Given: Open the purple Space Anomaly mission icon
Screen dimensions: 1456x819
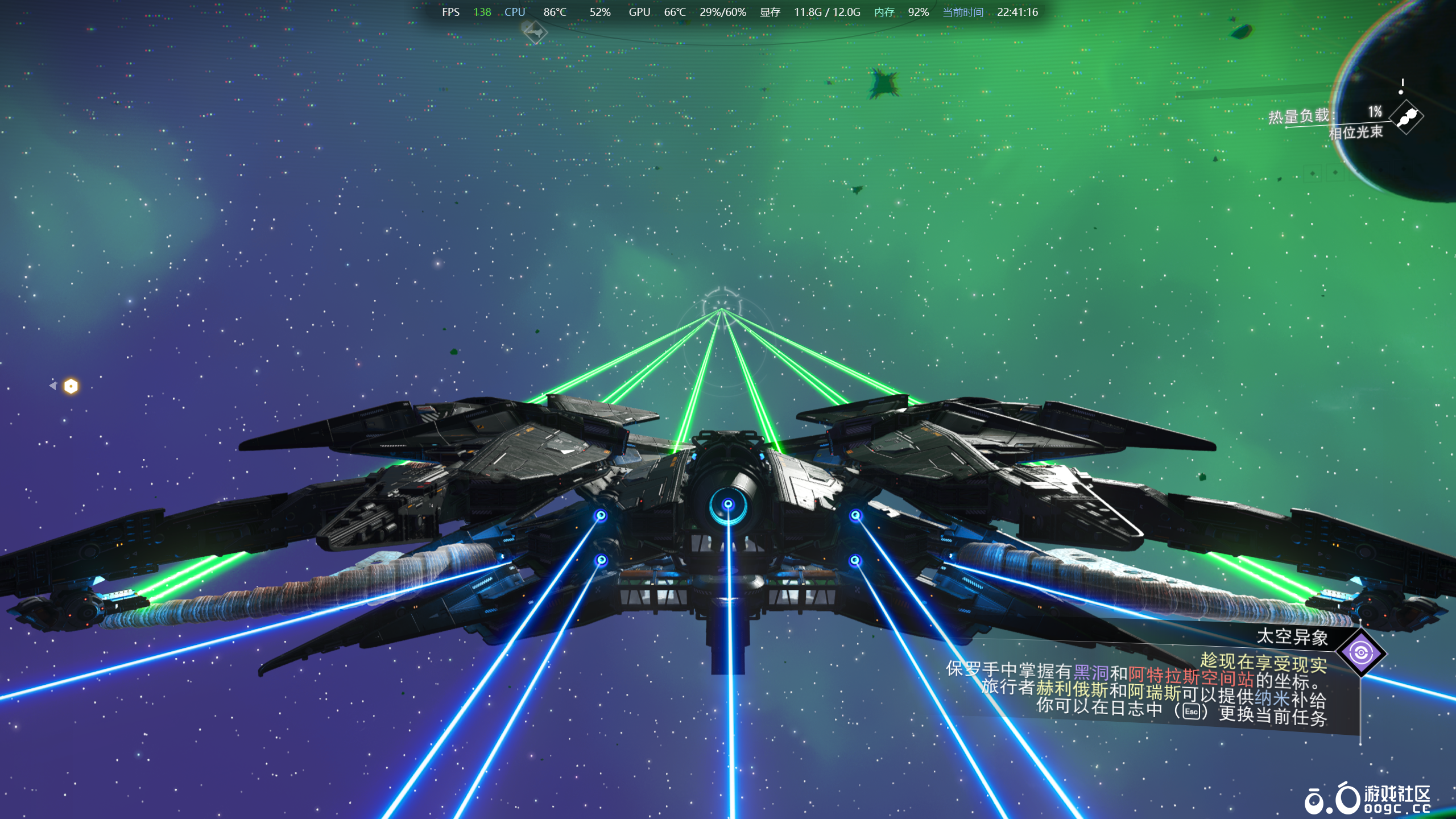Looking at the screenshot, I should pyautogui.click(x=1361, y=652).
